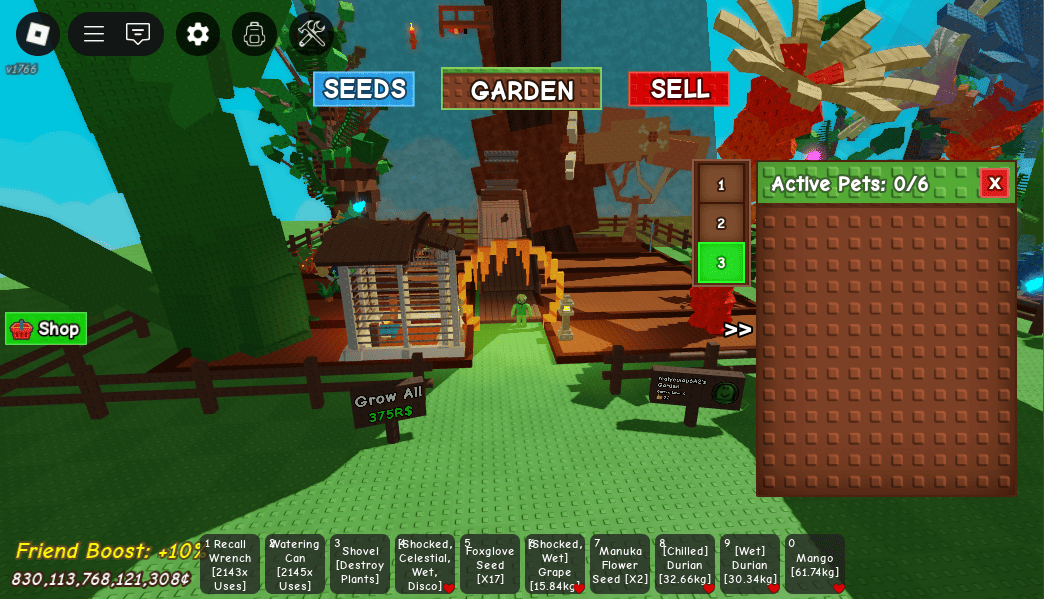1044x599 pixels.
Task: Select the Mango hotbar slot
Action: [815, 564]
